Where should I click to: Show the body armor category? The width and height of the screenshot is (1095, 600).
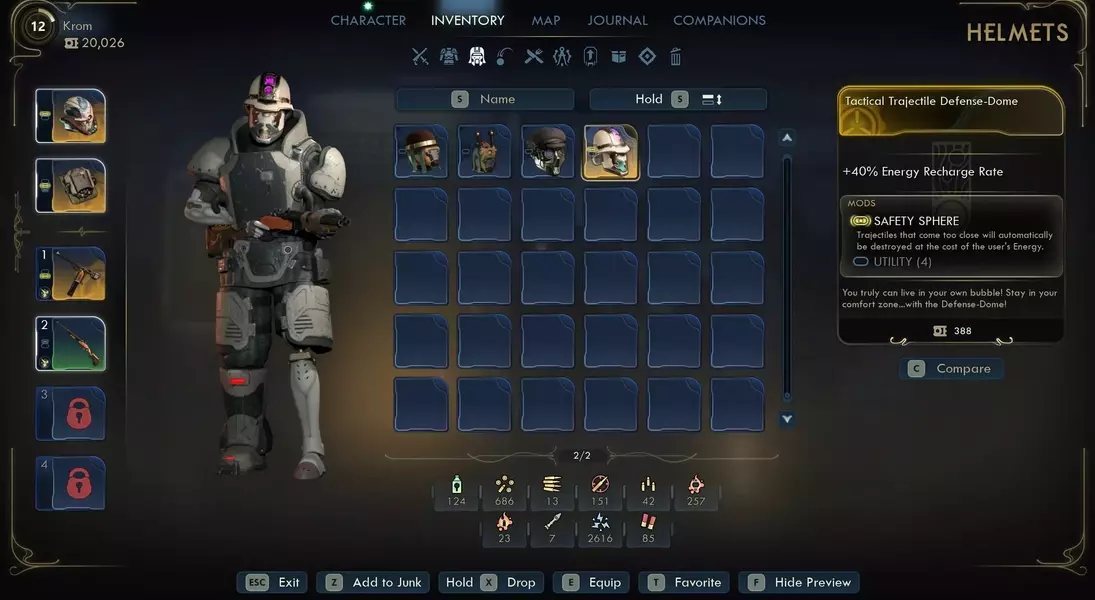449,57
